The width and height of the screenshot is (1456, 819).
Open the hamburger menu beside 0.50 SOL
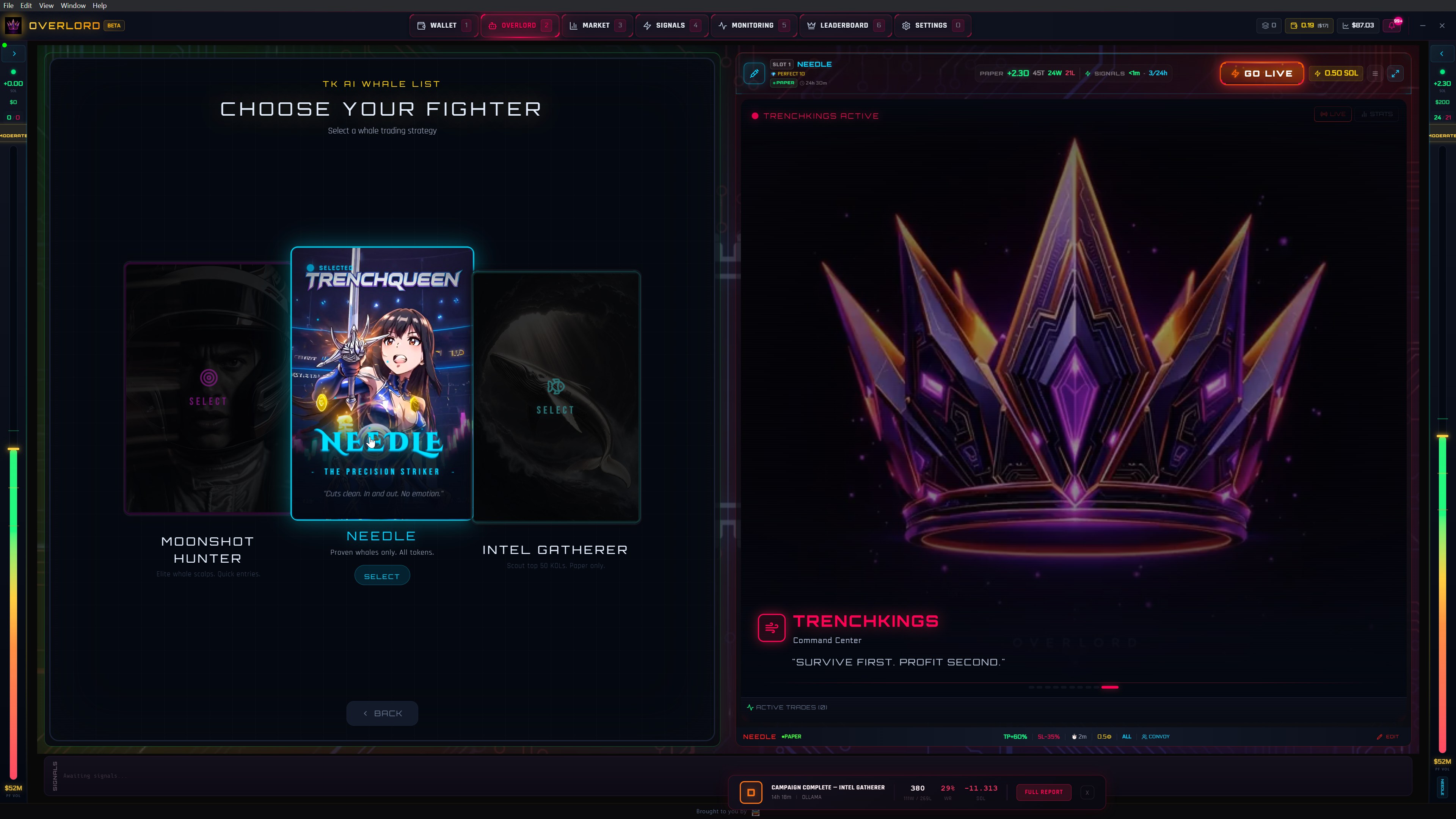(x=1375, y=74)
